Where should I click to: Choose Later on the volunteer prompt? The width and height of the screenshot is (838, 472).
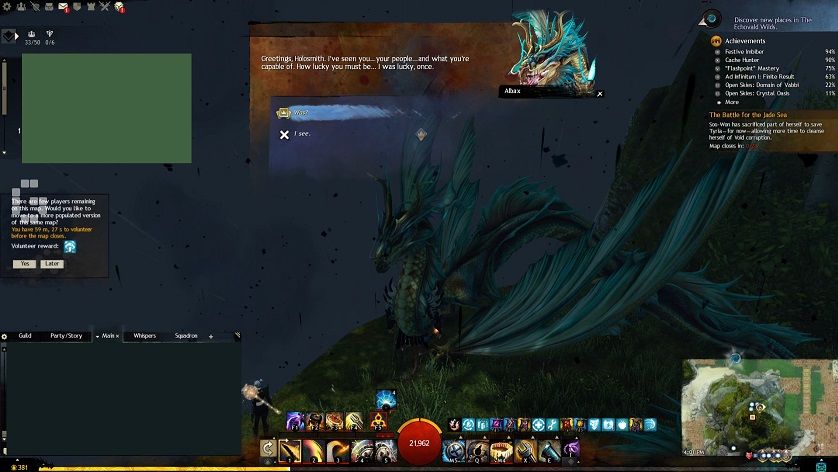(x=52, y=264)
